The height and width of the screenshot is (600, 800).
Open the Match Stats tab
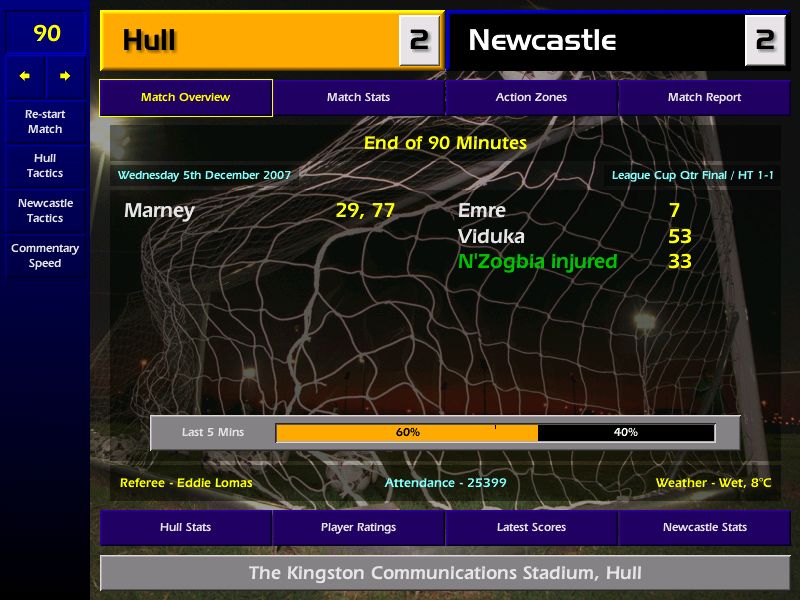point(358,97)
